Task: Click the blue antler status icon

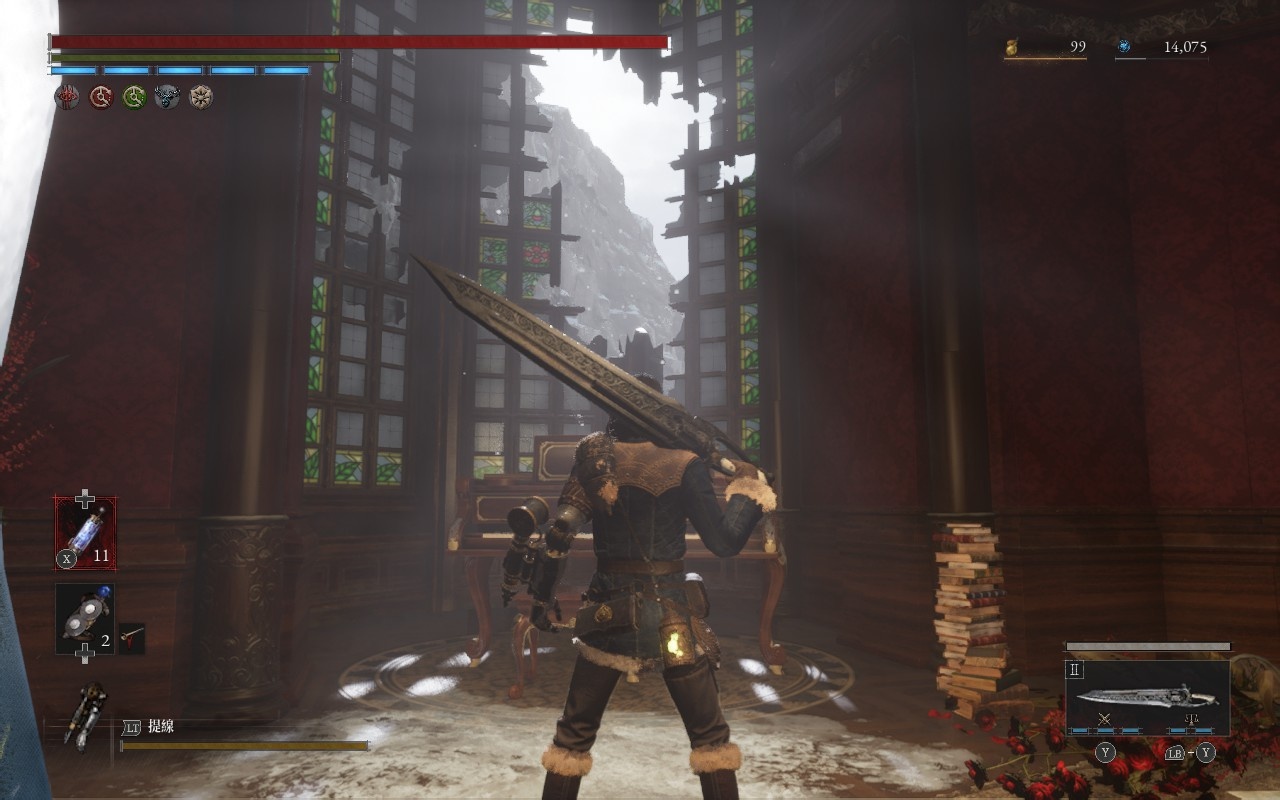Action: (167, 97)
